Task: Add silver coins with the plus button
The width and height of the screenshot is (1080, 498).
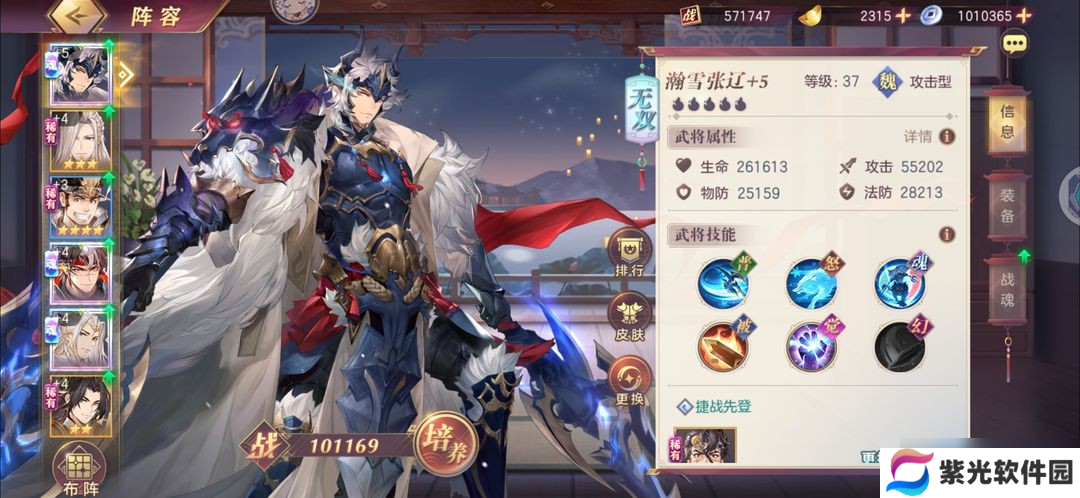Action: click(x=1049, y=16)
